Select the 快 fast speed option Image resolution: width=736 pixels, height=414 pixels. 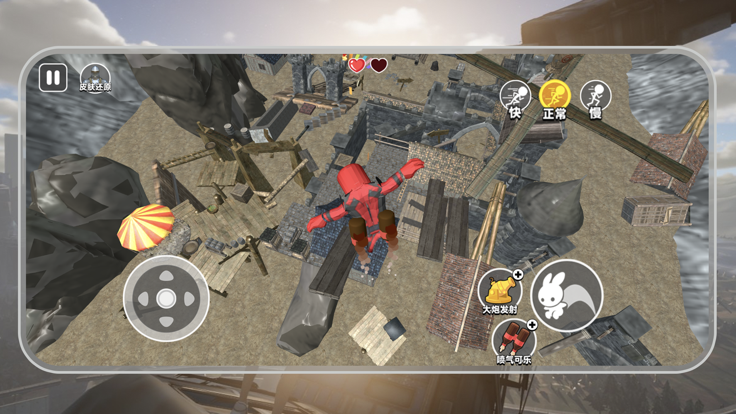pyautogui.click(x=515, y=96)
